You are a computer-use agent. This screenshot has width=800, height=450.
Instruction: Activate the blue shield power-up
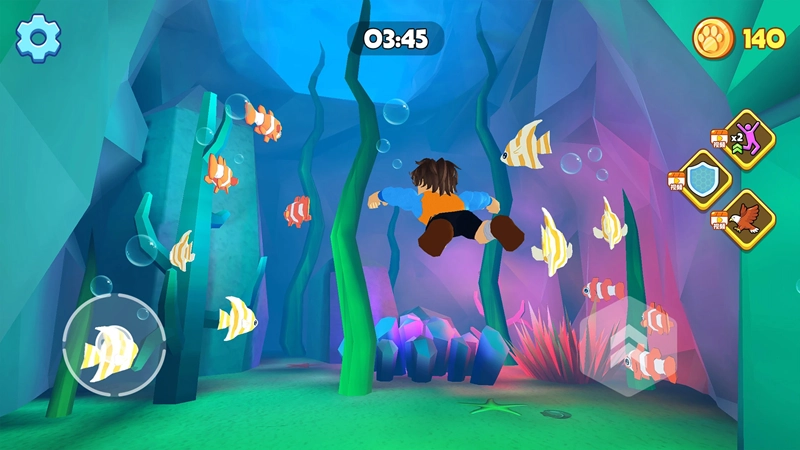point(706,180)
